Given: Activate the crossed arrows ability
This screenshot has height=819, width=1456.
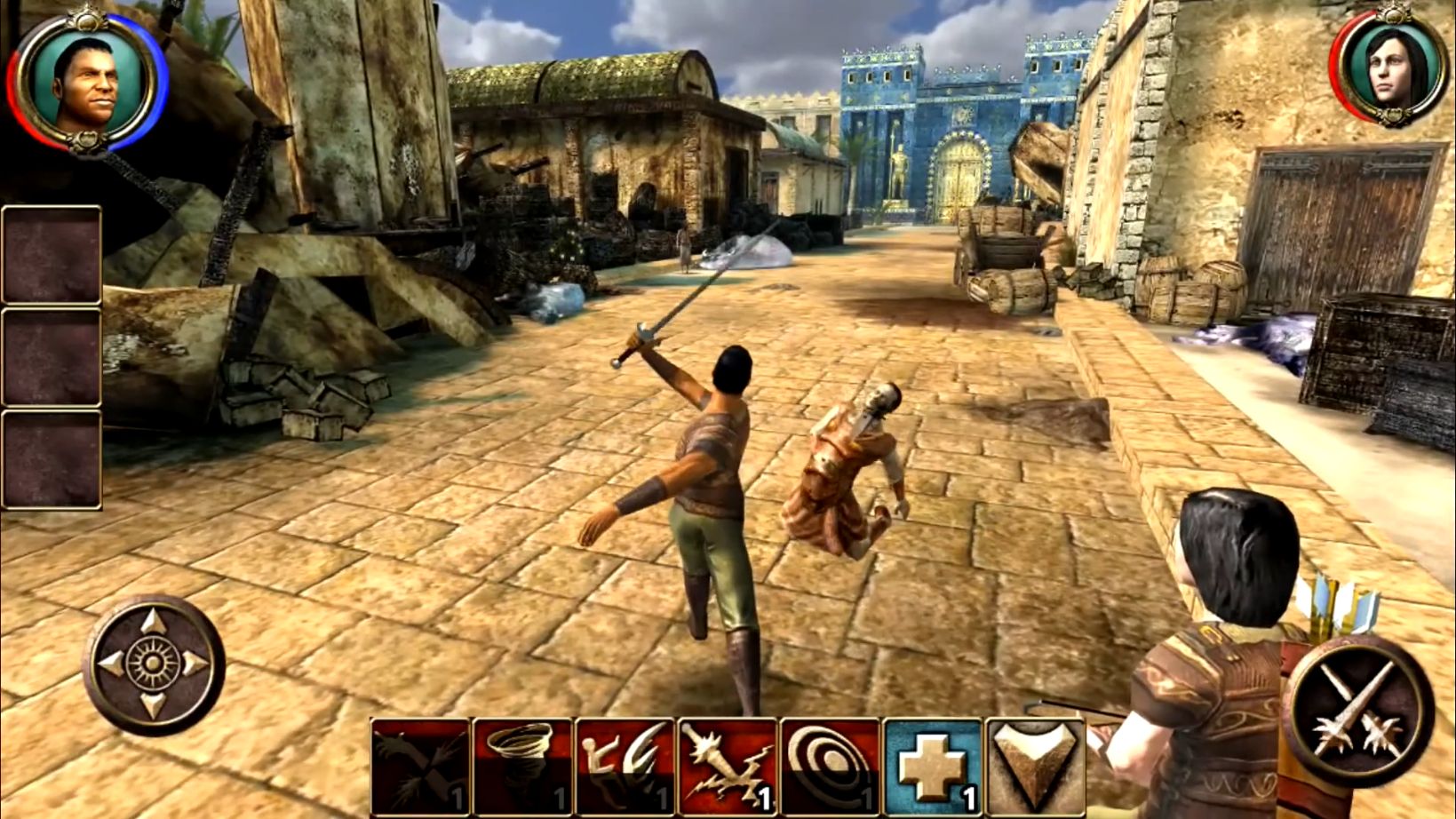Looking at the screenshot, I should coord(420,767).
